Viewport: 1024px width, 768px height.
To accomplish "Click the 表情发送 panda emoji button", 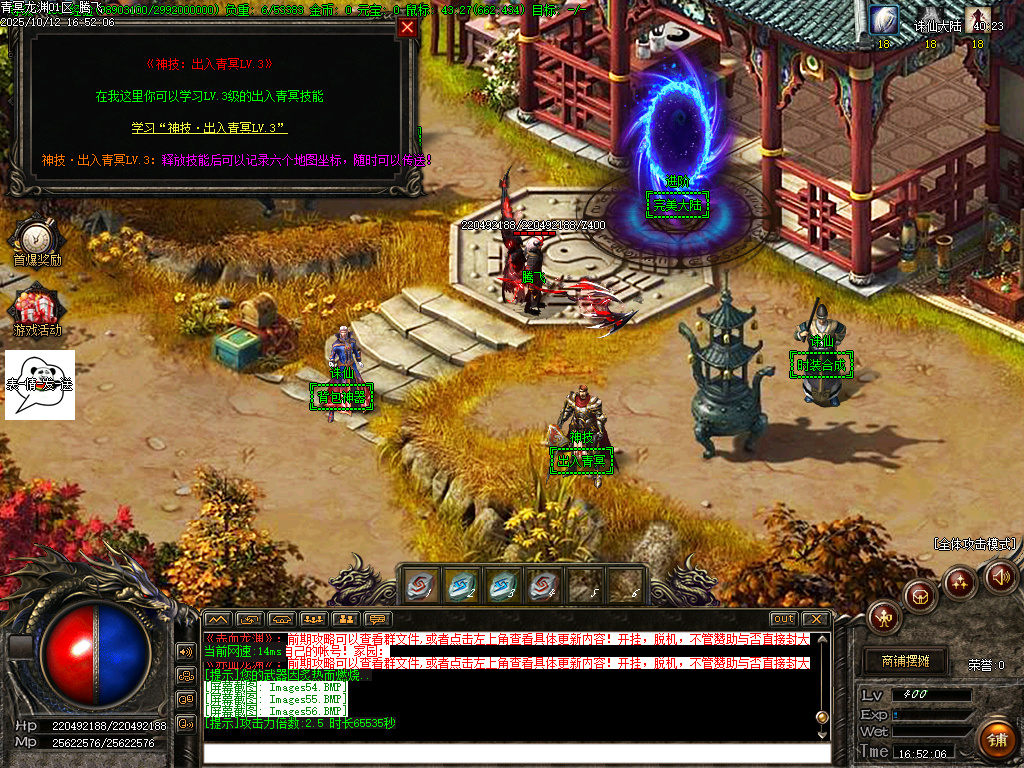I will click(40, 384).
